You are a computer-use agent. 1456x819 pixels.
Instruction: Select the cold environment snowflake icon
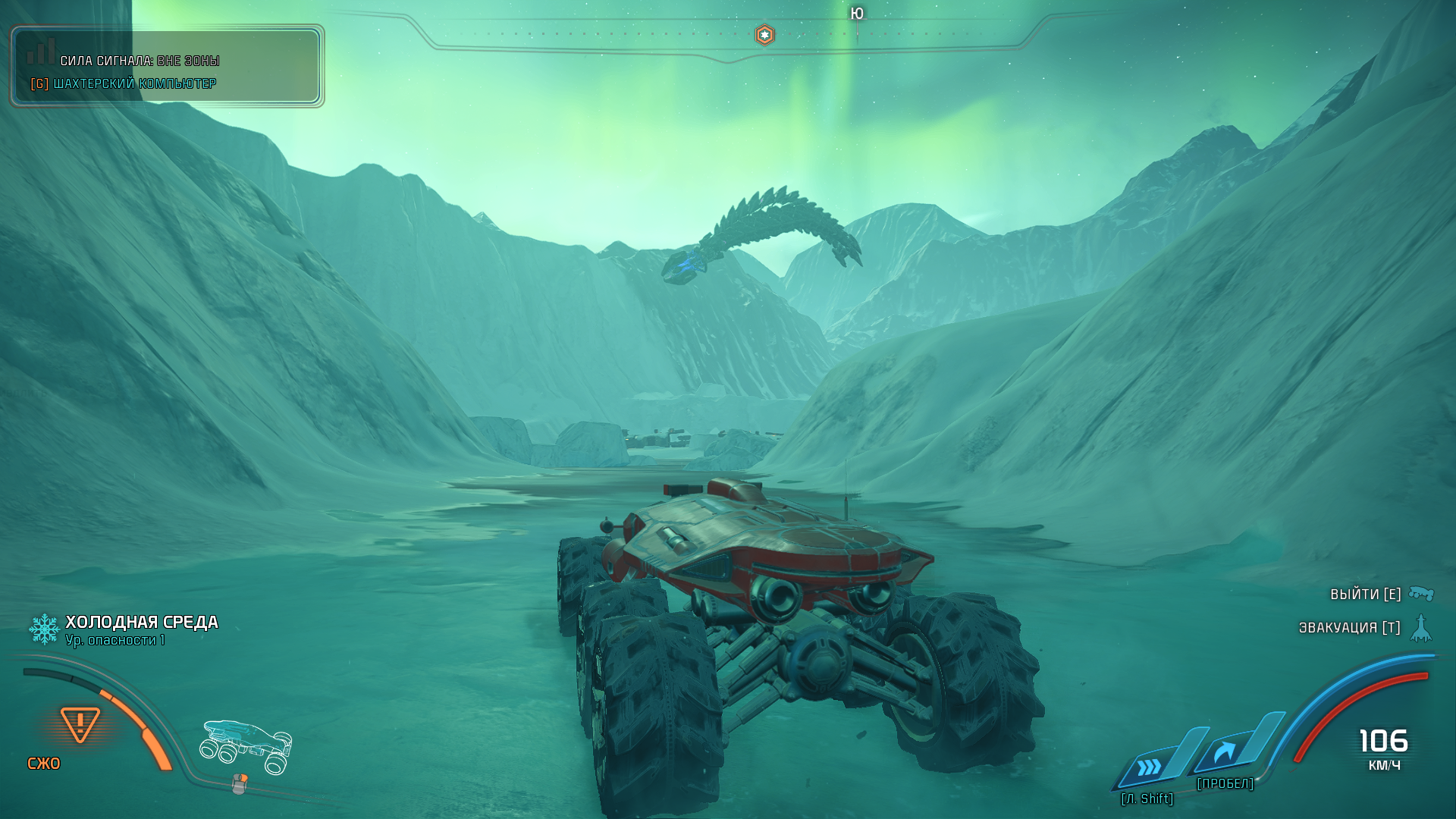click(44, 629)
